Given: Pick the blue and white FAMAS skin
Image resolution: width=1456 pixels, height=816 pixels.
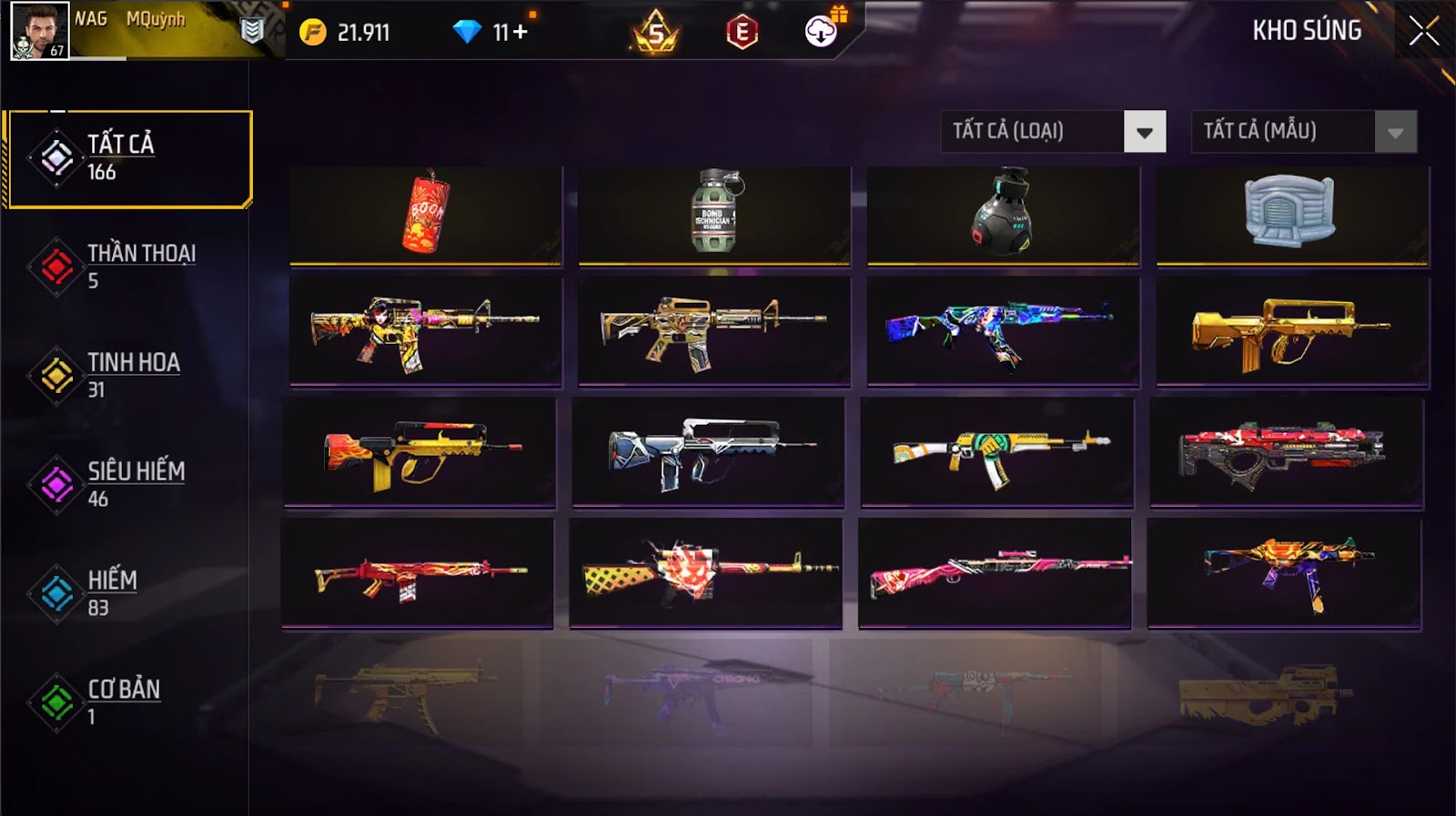Looking at the screenshot, I should pos(708,452).
